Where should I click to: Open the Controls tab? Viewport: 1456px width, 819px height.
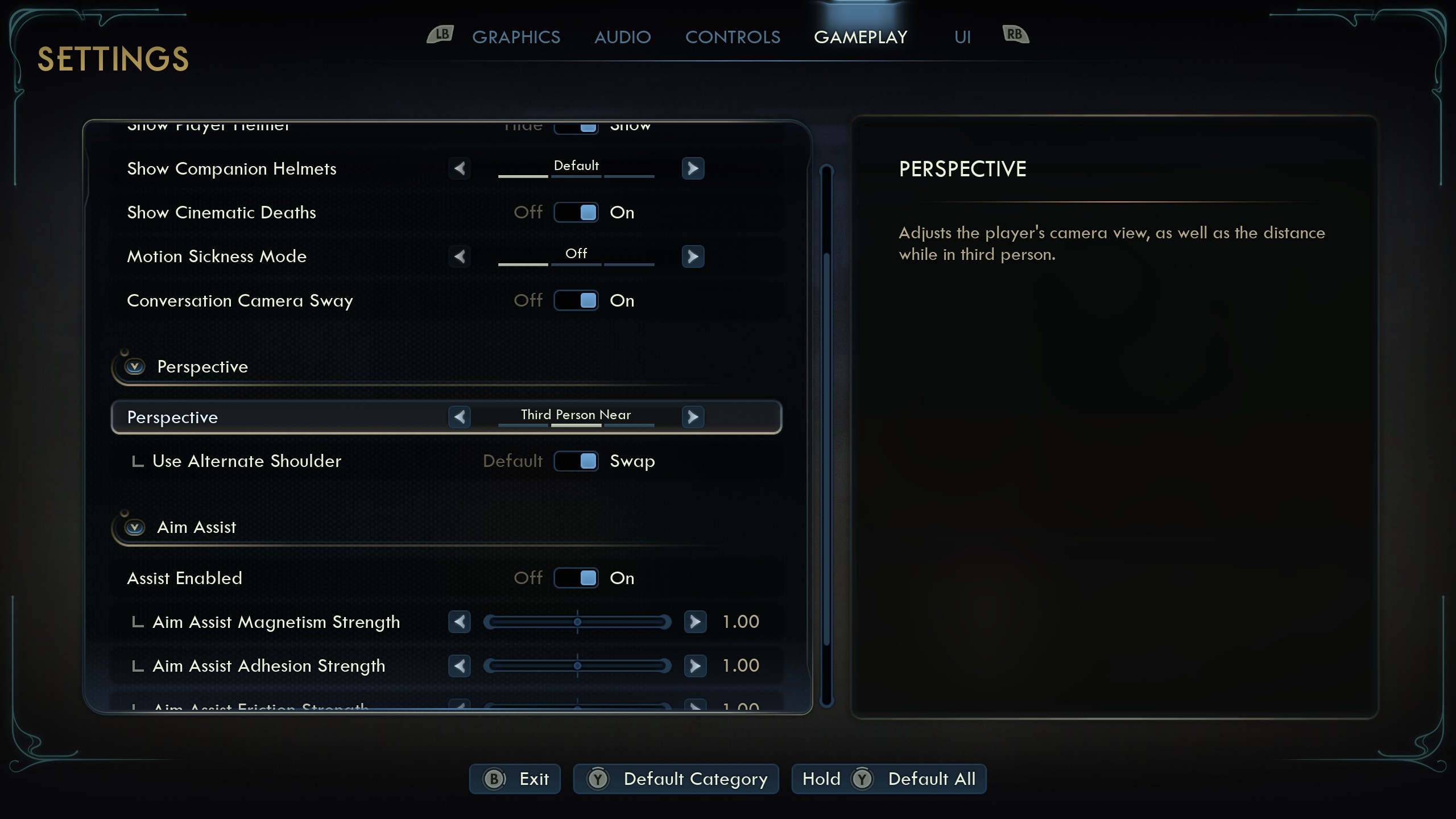click(x=733, y=36)
